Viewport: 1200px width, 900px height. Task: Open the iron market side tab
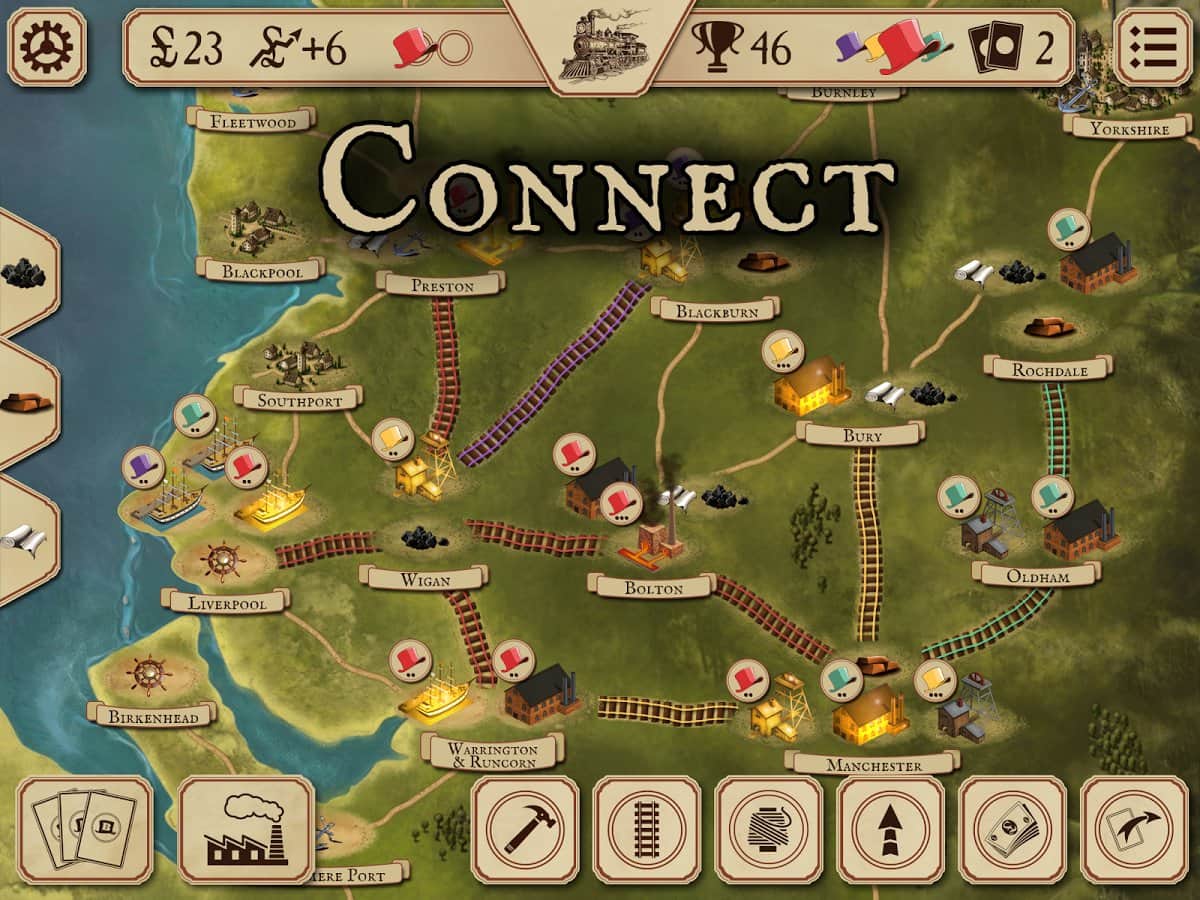click(25, 402)
